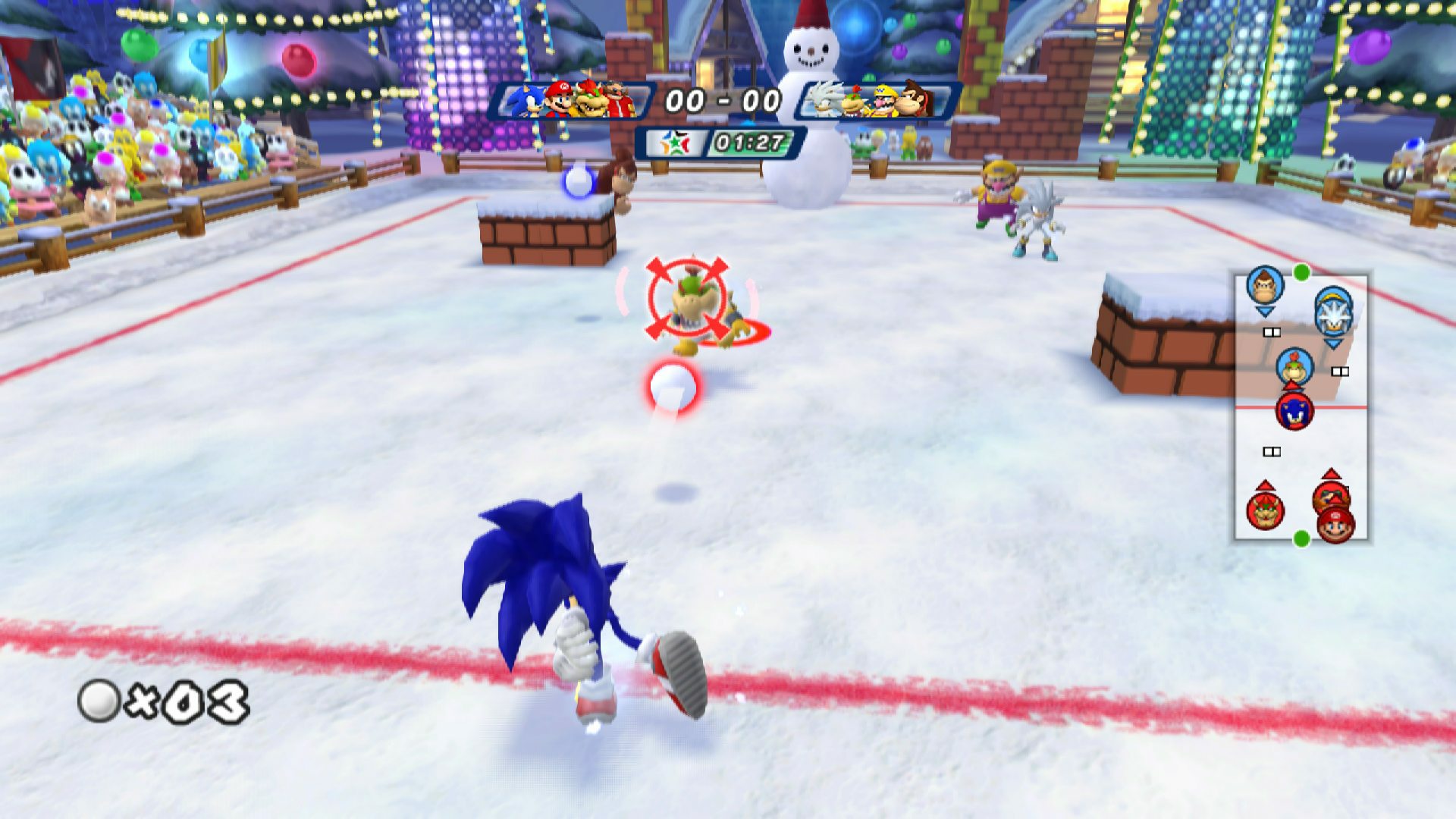The image size is (1456, 819).
Task: Expand the chevron below Silver's minimap marker
Action: point(1332,344)
